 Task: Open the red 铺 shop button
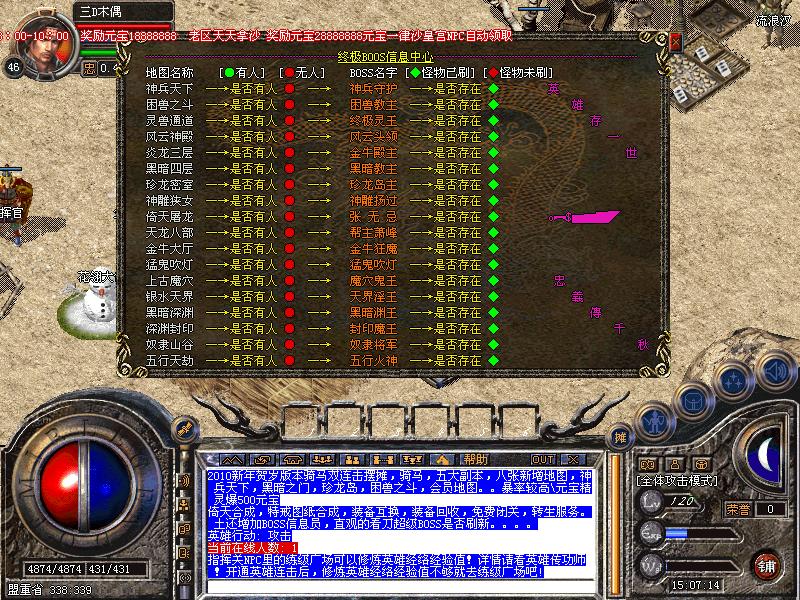[766, 564]
